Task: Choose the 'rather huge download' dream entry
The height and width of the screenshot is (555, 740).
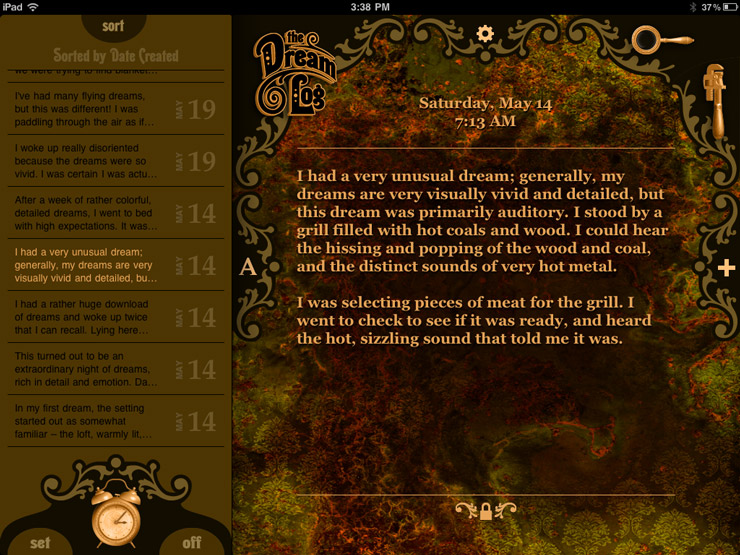Action: pyautogui.click(x=113, y=317)
